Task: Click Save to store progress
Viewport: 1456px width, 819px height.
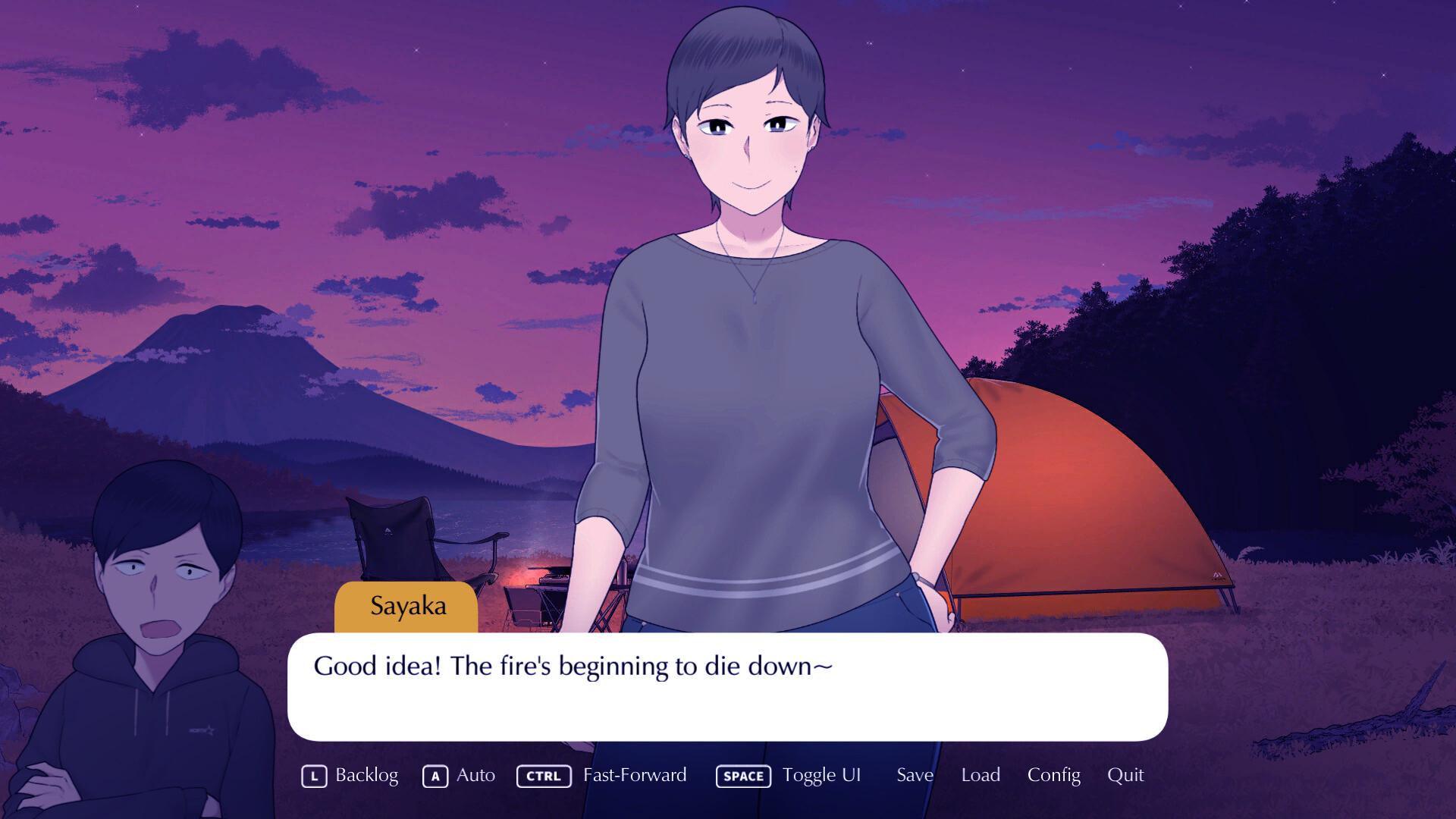Action: (915, 775)
